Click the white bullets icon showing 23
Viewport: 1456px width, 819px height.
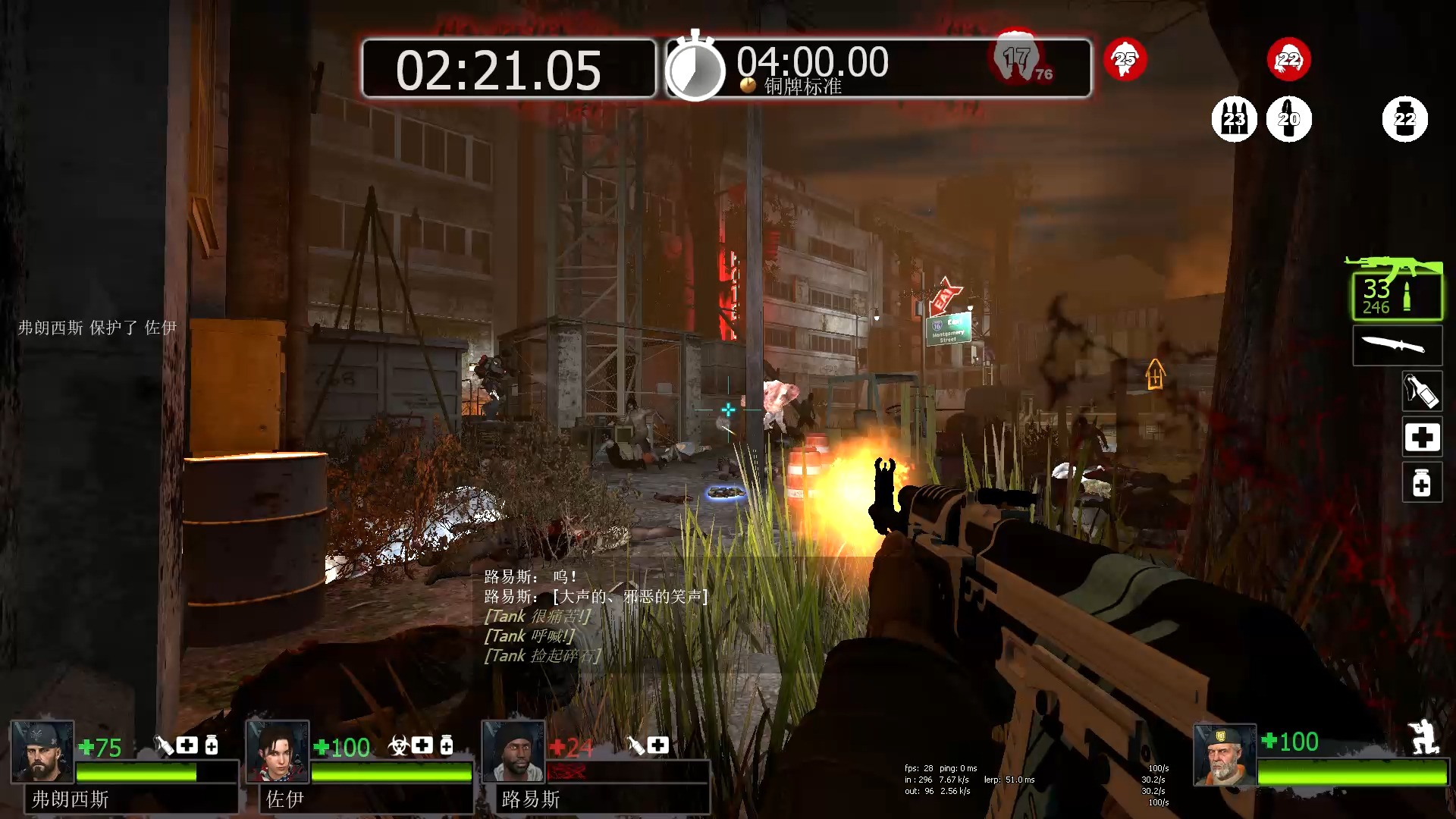1234,119
